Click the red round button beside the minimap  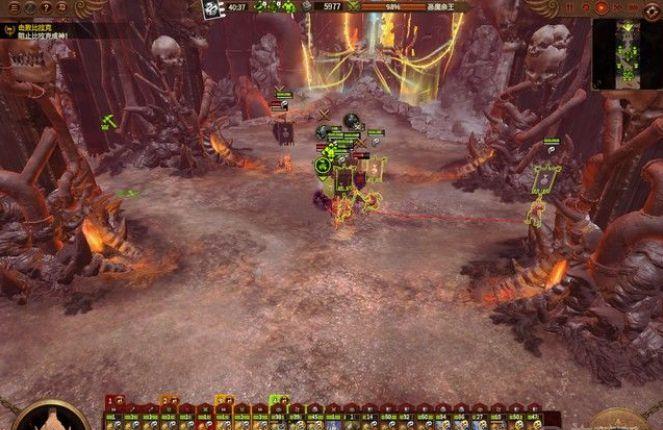coord(601,7)
